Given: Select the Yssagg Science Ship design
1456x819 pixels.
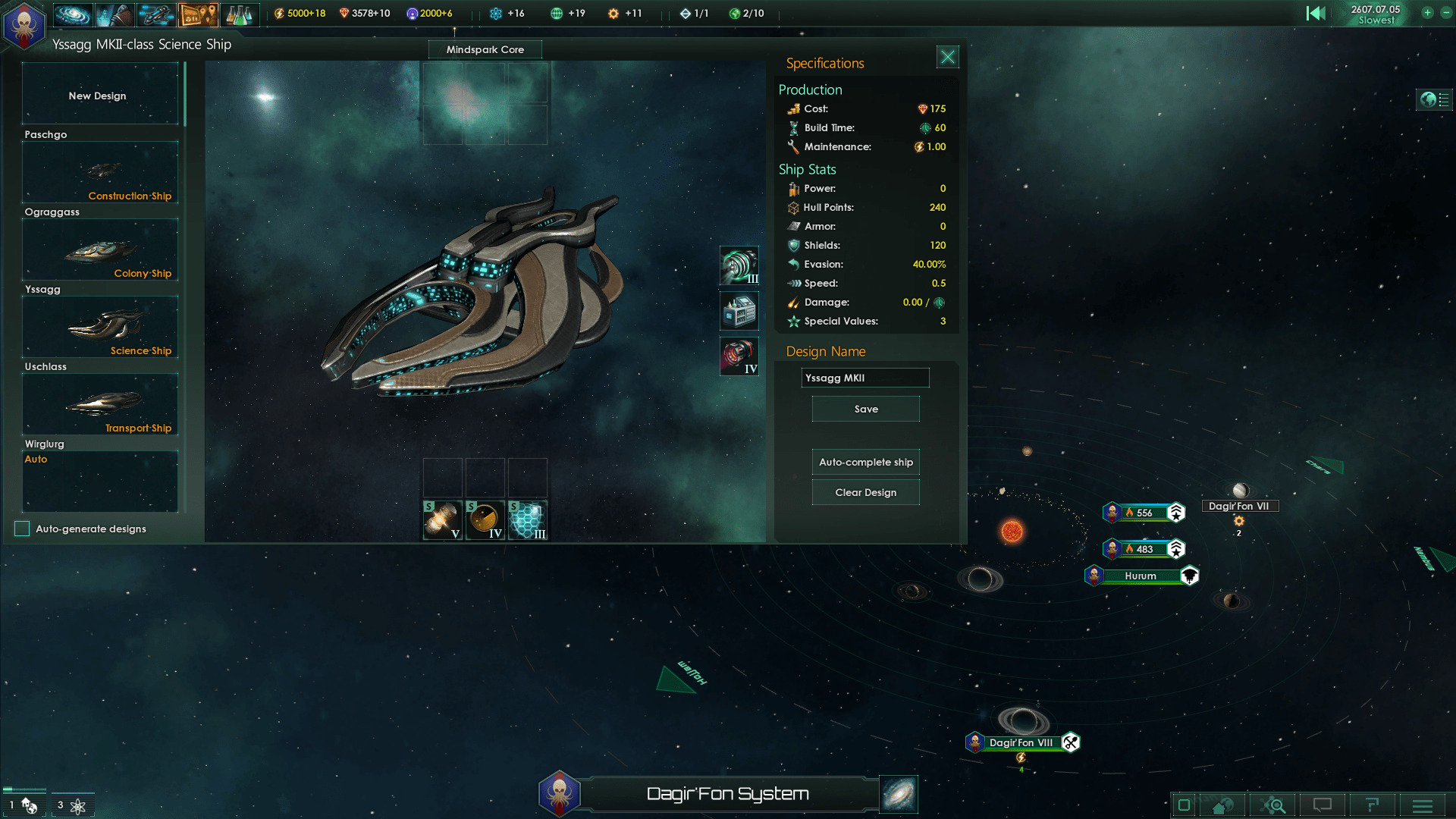Looking at the screenshot, I should (x=99, y=327).
